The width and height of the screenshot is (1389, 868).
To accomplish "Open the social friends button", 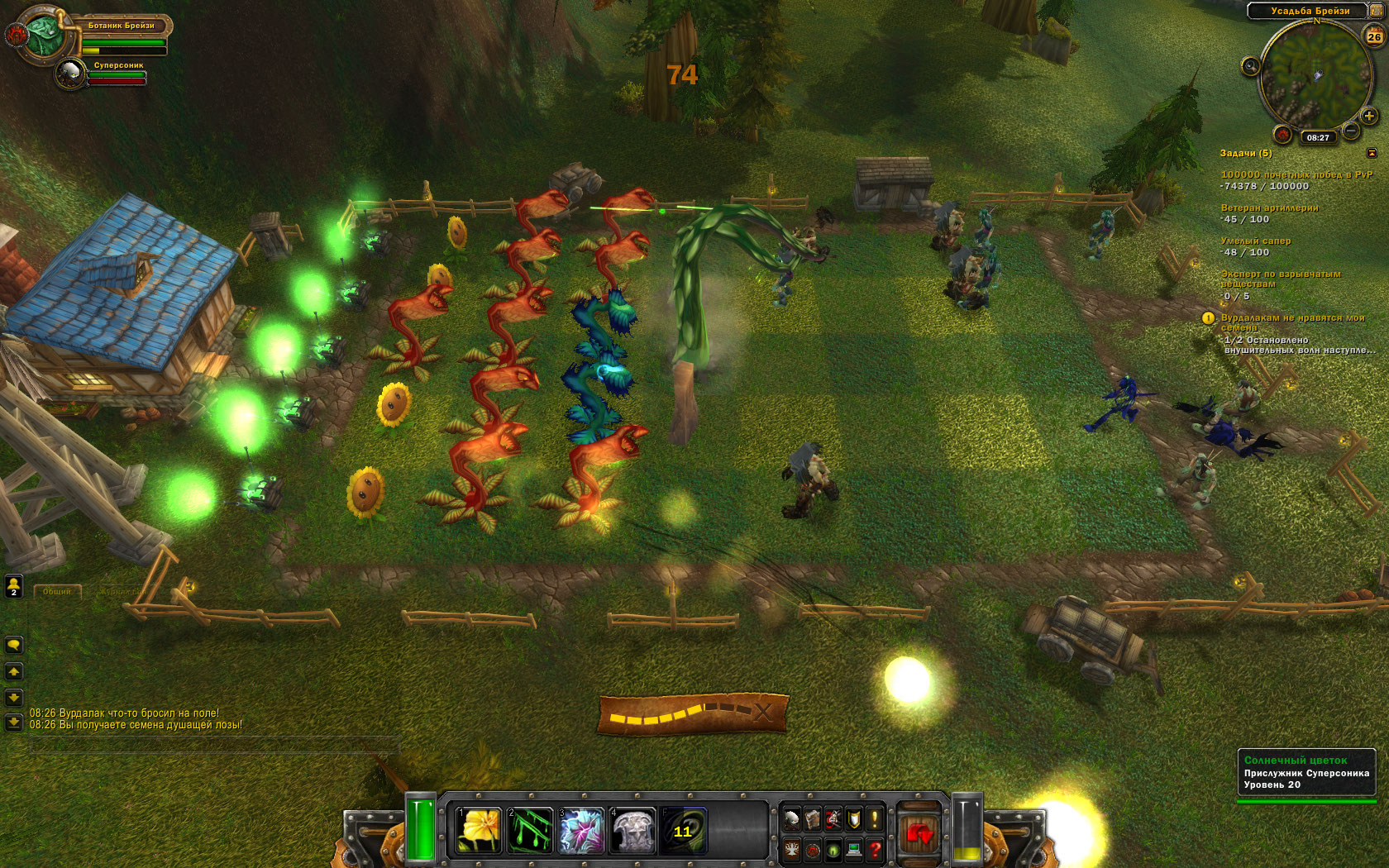I will tap(13, 586).
